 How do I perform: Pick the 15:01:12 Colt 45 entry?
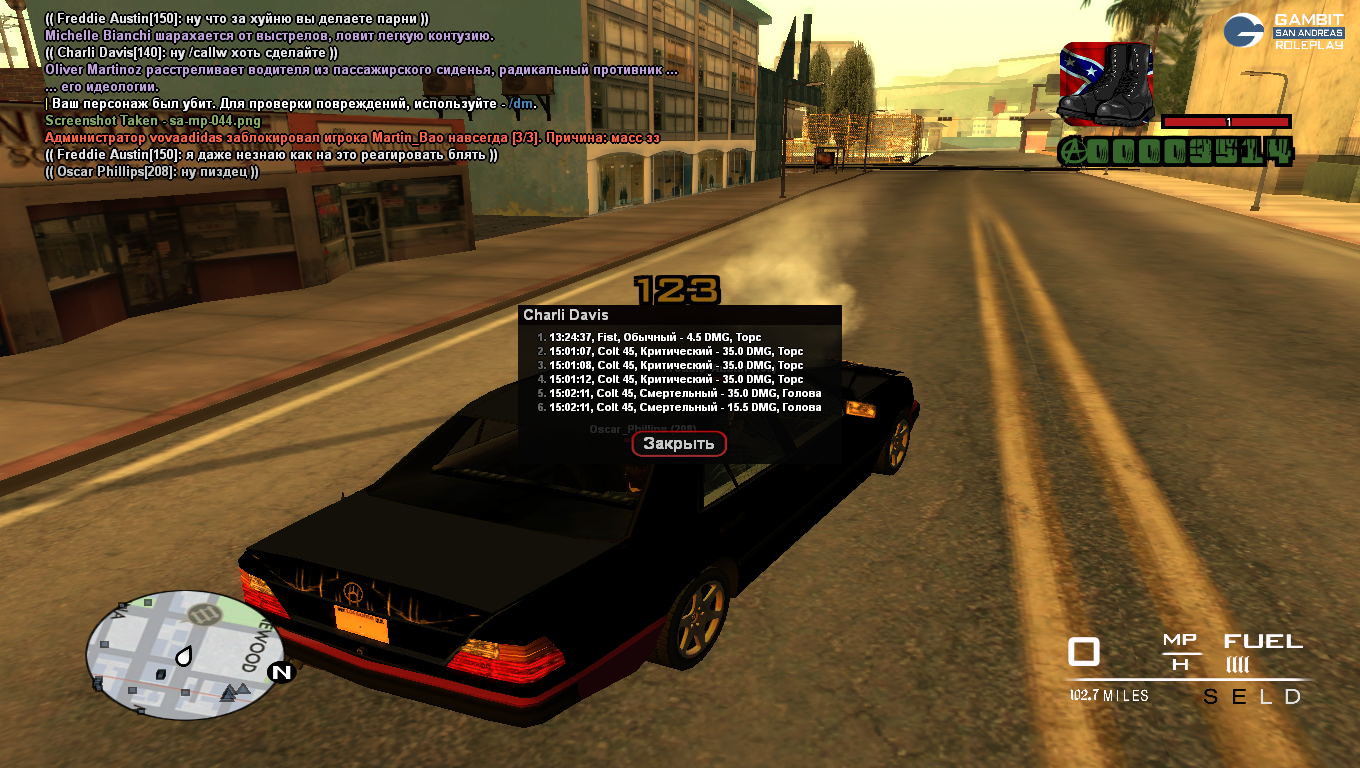click(675, 380)
